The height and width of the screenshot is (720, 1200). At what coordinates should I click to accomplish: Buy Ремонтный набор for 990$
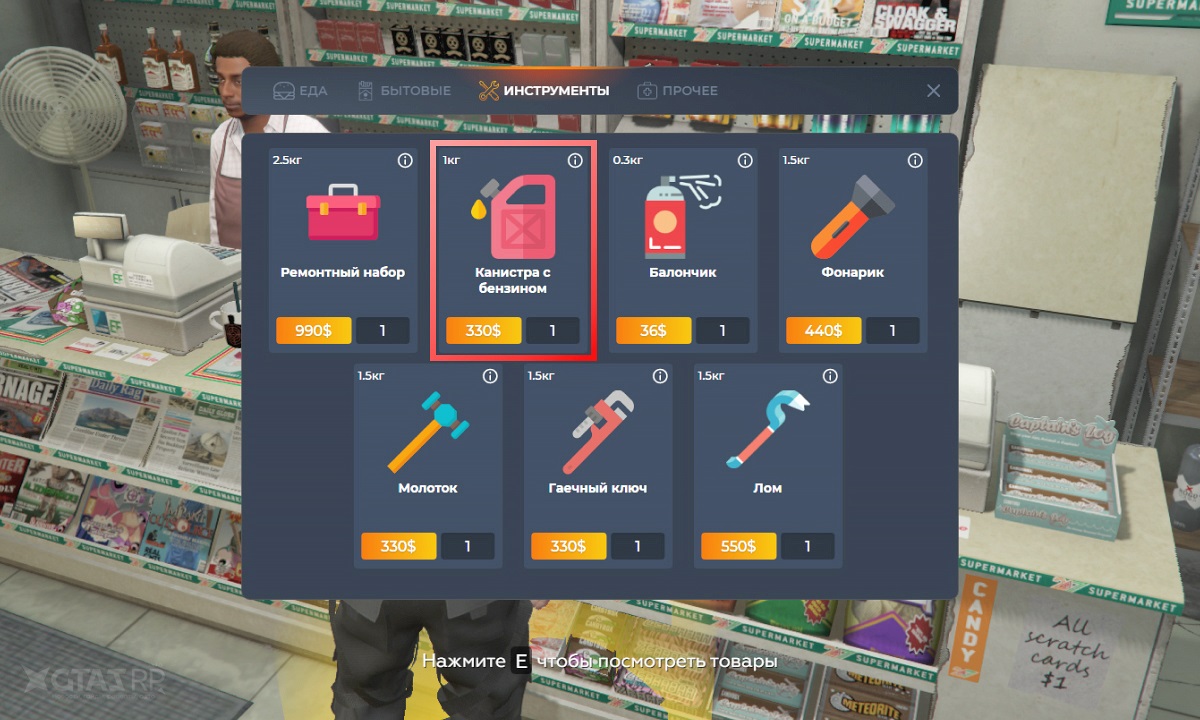[x=313, y=331]
